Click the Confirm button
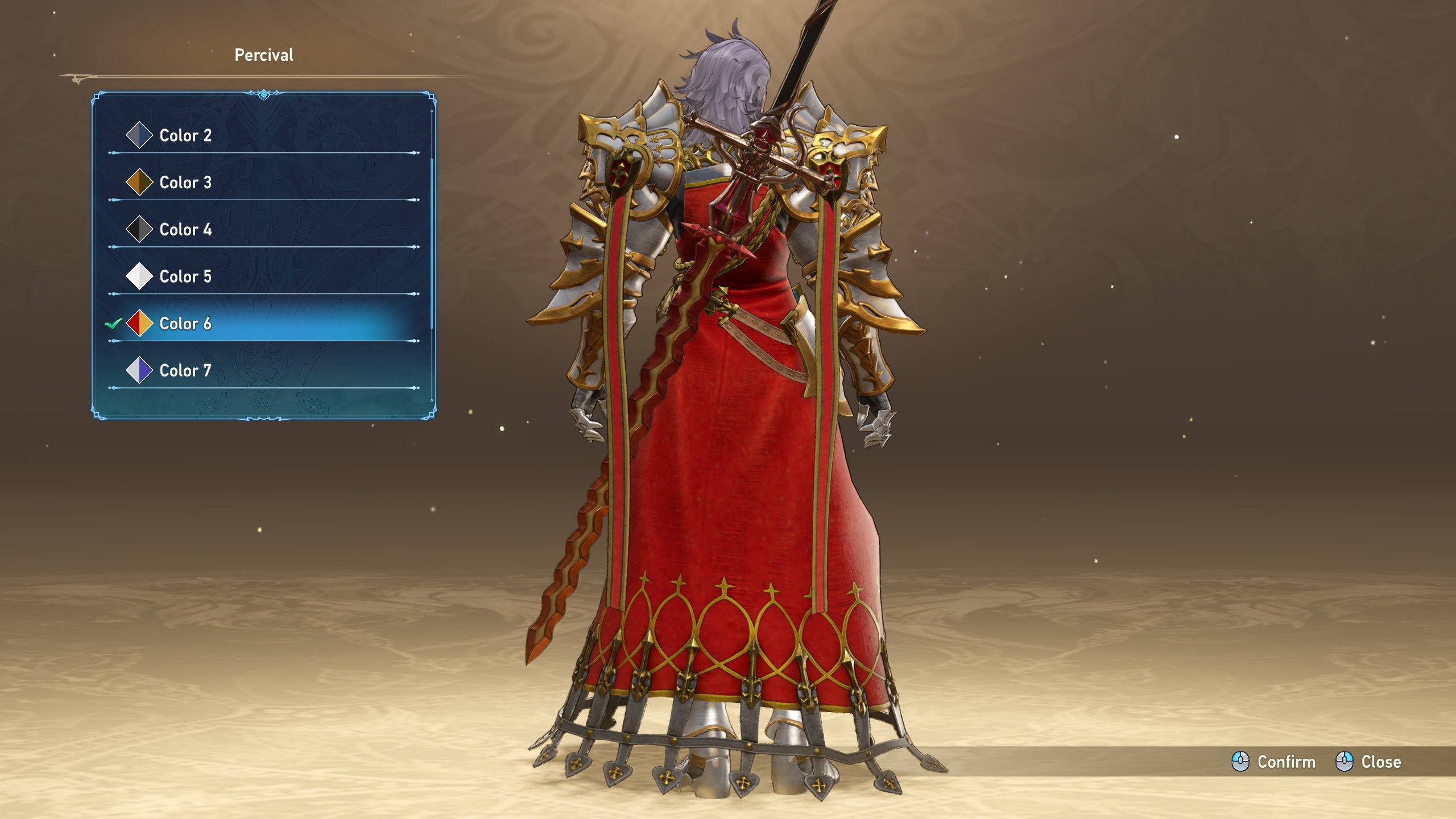The width and height of the screenshot is (1456, 819). point(1274,762)
